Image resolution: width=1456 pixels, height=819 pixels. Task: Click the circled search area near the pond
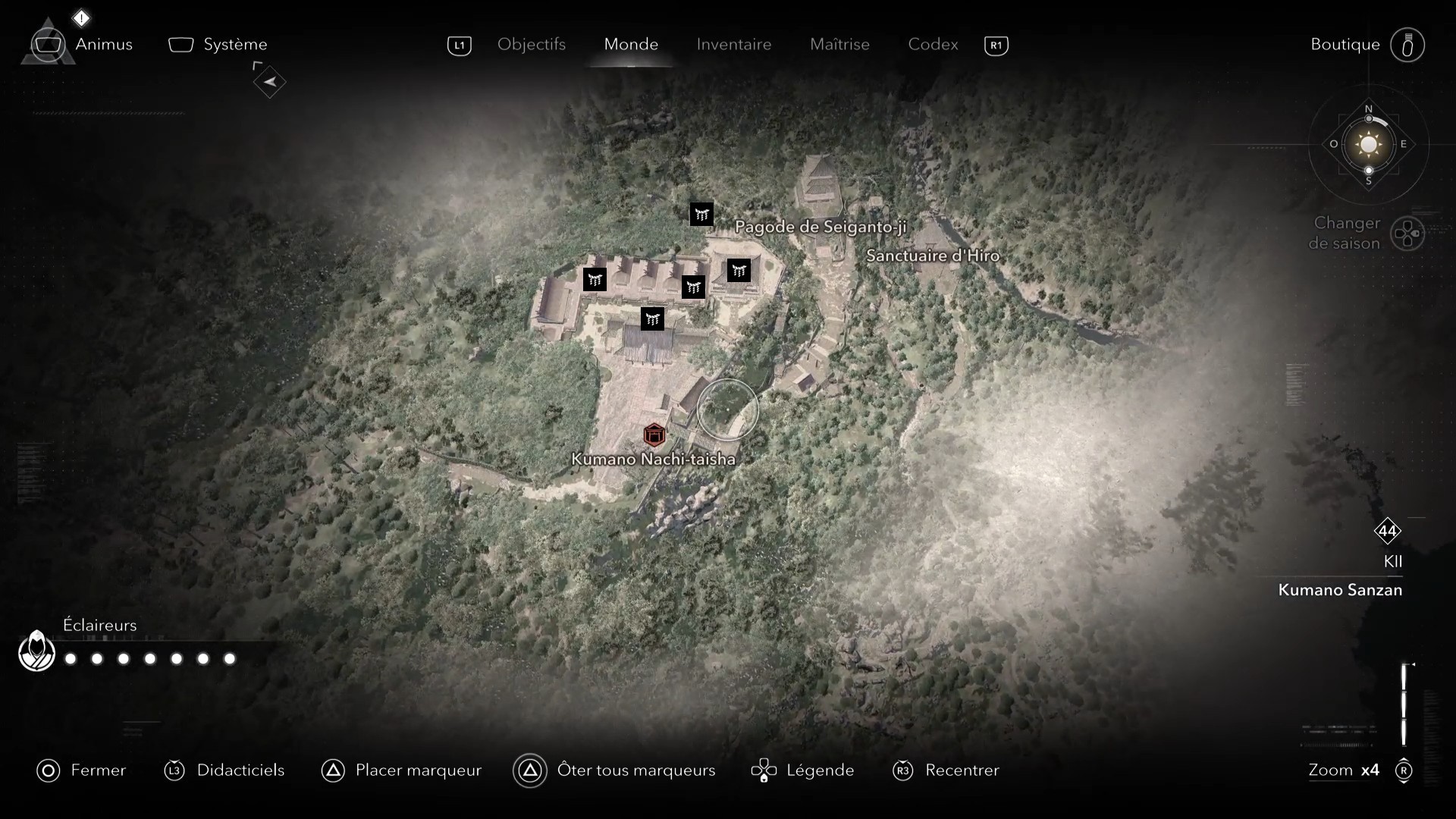point(727,409)
